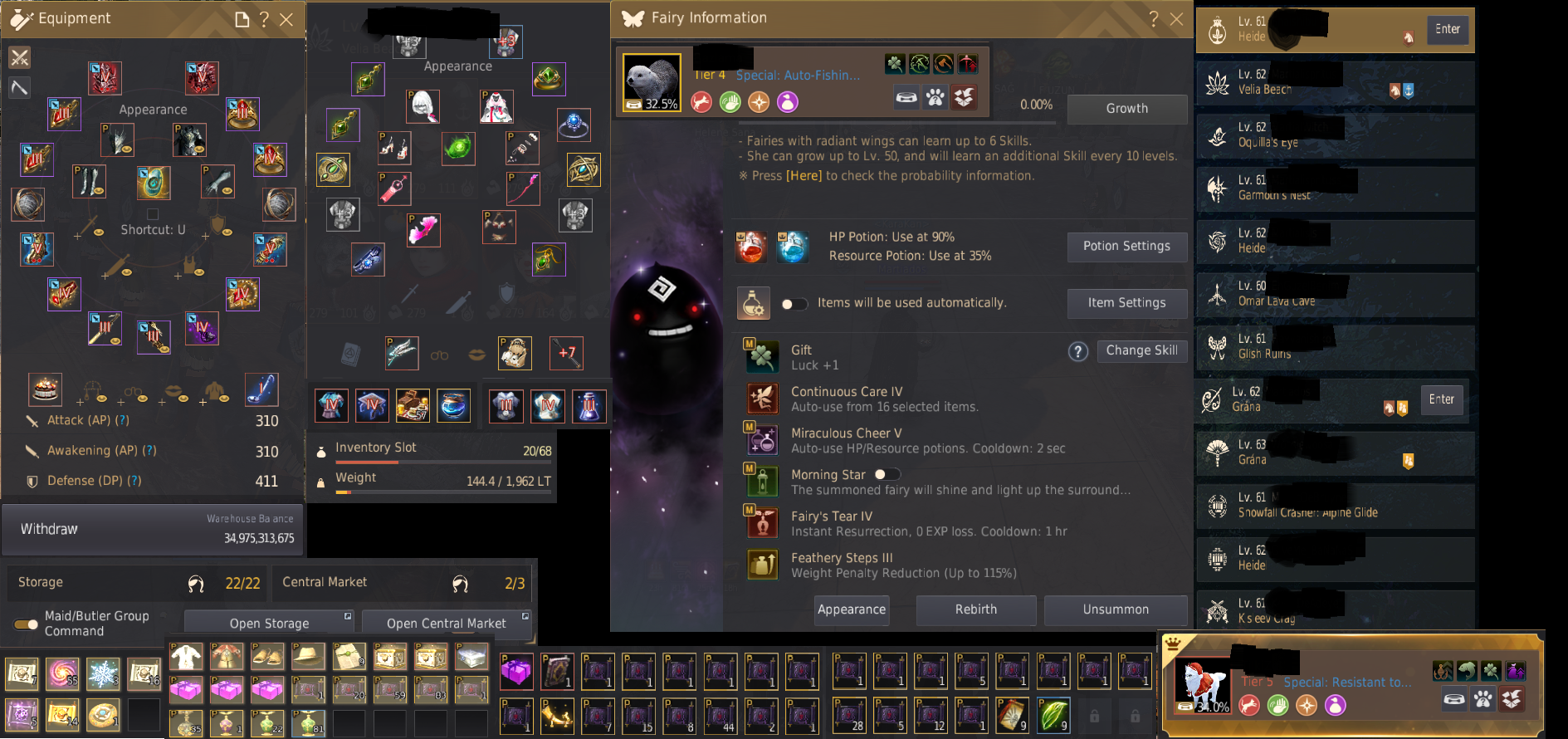This screenshot has width=1568, height=739.
Task: Select the crossed-hammers repair icon in Equipment panel
Action: pos(18,57)
